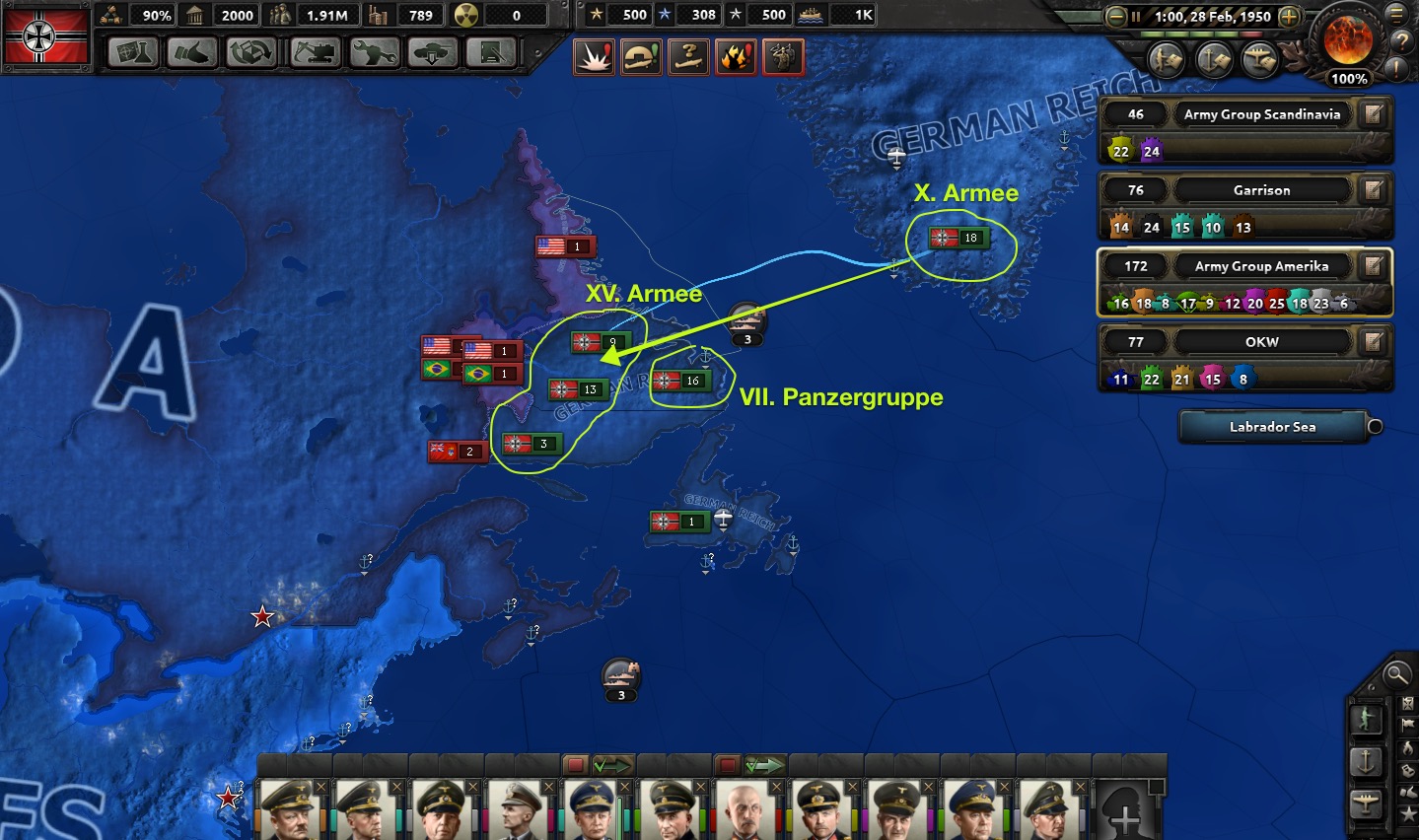Open the question mark help button
Image resolution: width=1419 pixels, height=840 pixels.
(1400, 41)
